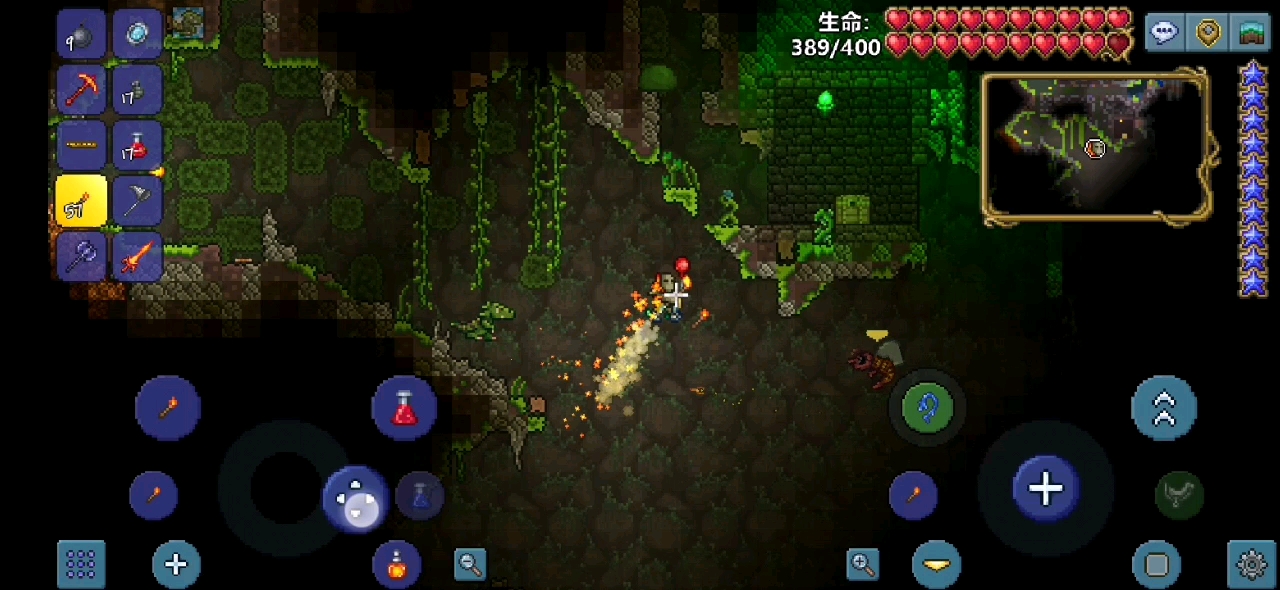Screen dimensions: 1280x590
Task: Tap the left-side magnifier zoom button
Action: pyautogui.click(x=470, y=565)
